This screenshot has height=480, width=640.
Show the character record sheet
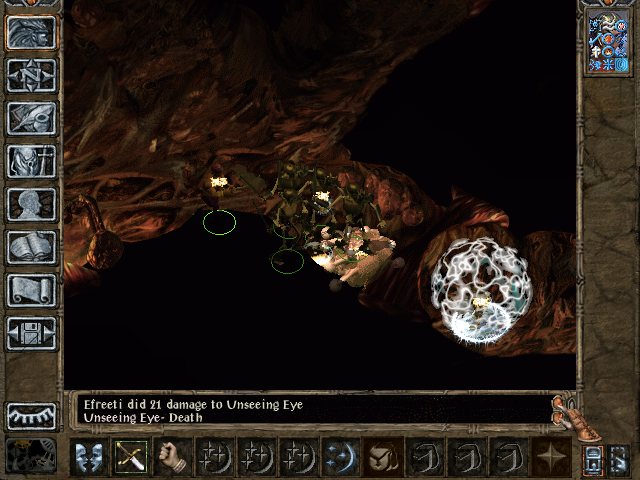(x=32, y=204)
